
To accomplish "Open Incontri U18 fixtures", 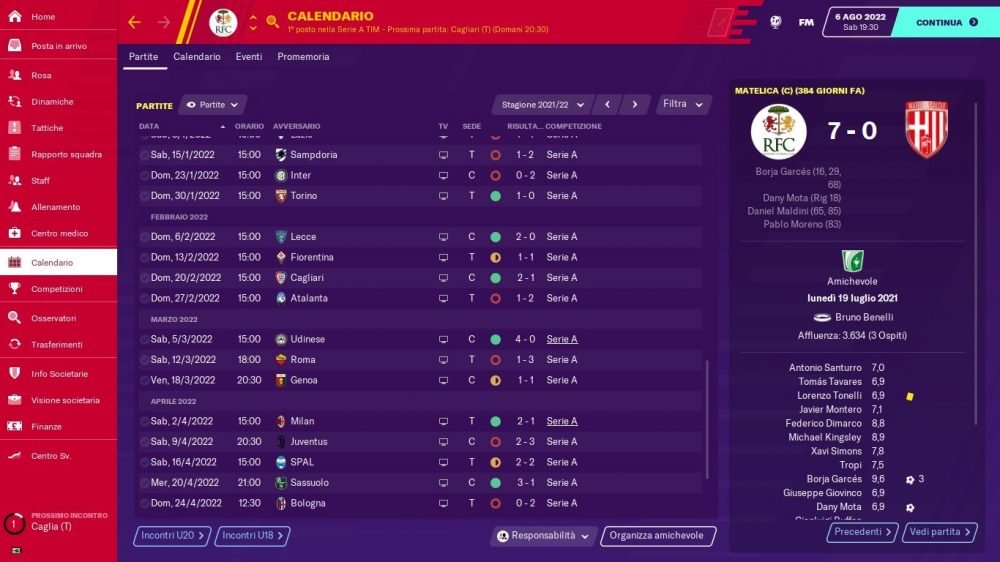I will click(252, 536).
